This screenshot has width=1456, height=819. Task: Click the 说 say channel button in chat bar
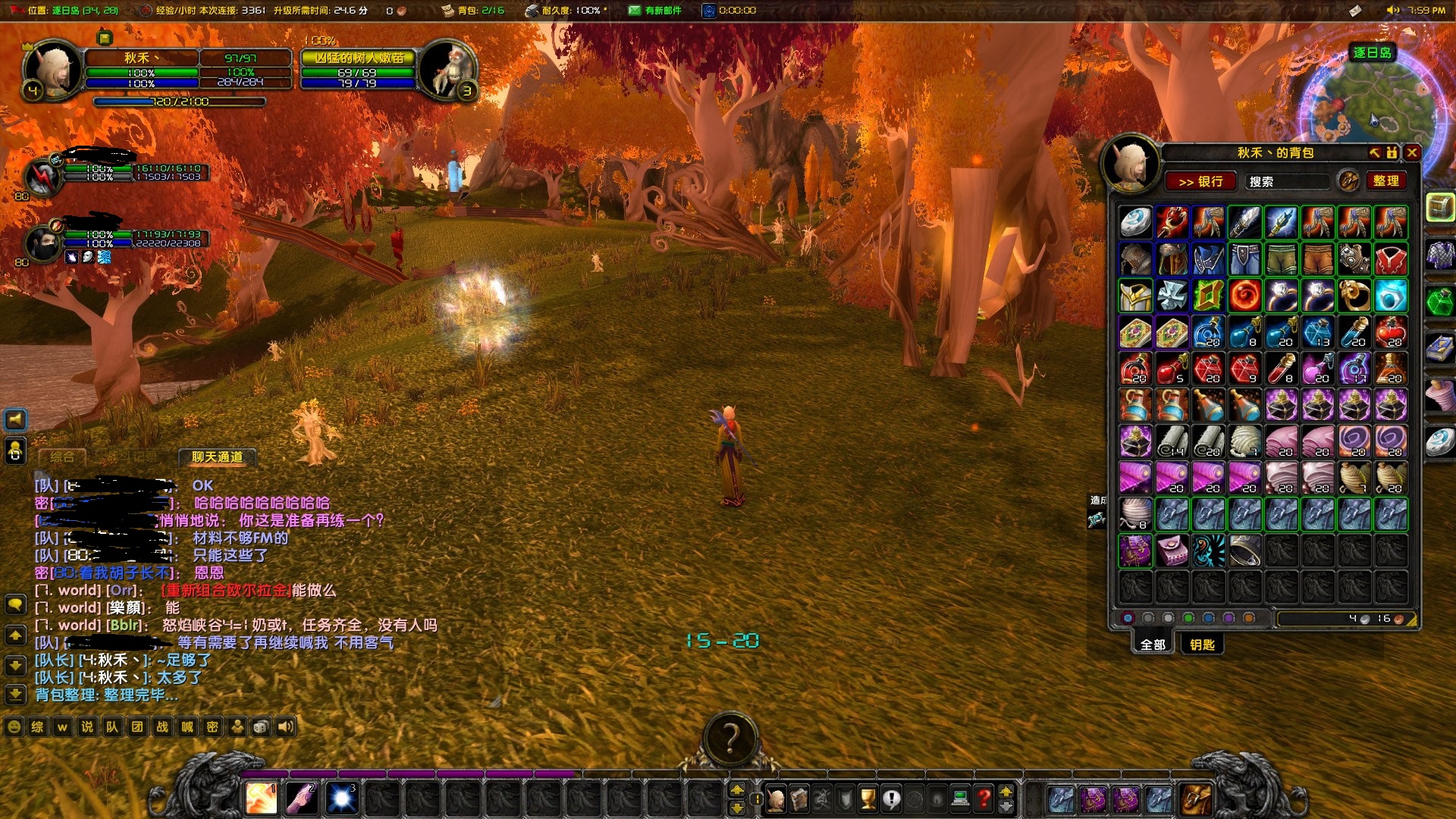tap(88, 726)
